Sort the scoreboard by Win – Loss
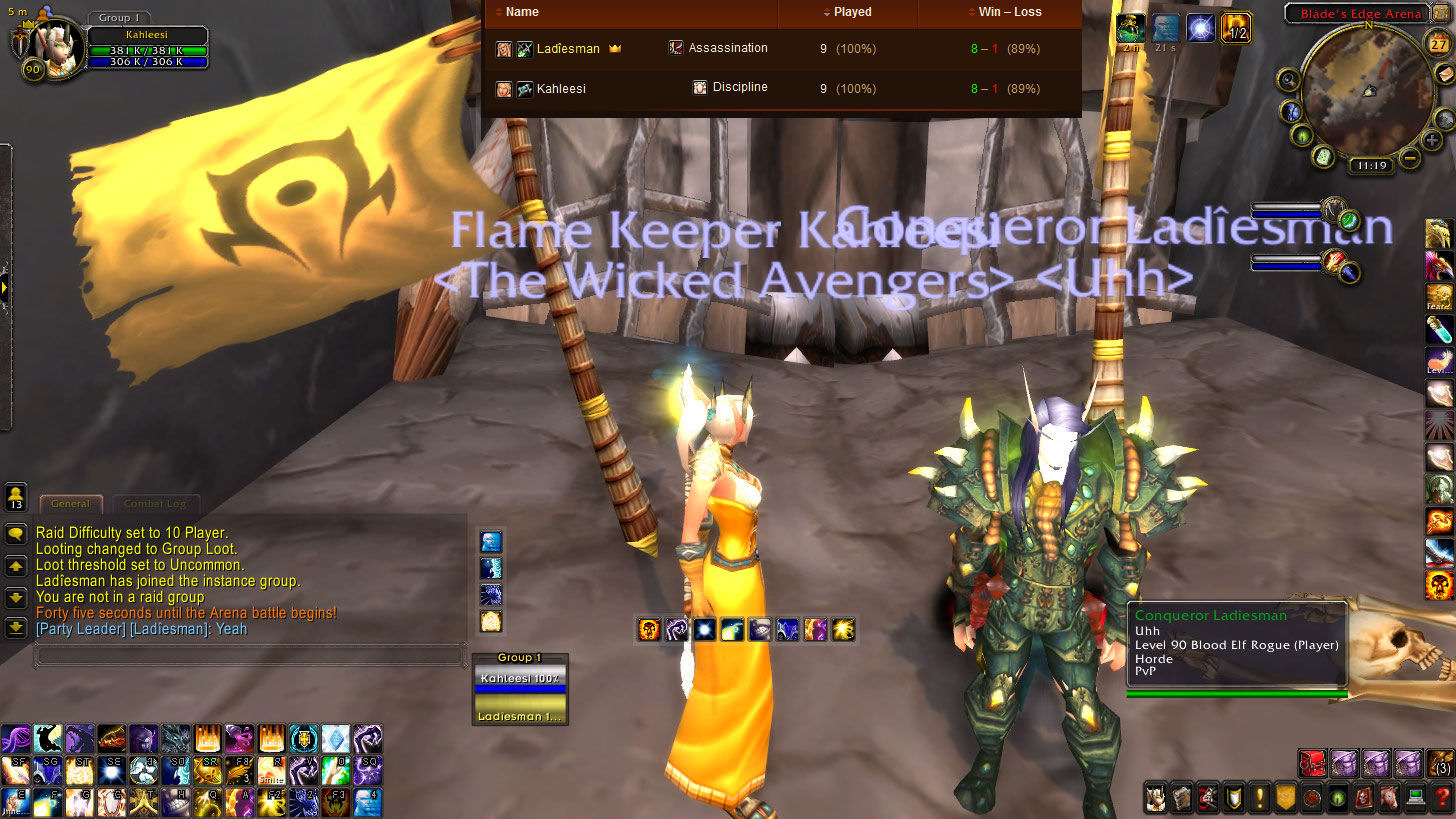Viewport: 1456px width, 819px height. pyautogui.click(x=1004, y=12)
